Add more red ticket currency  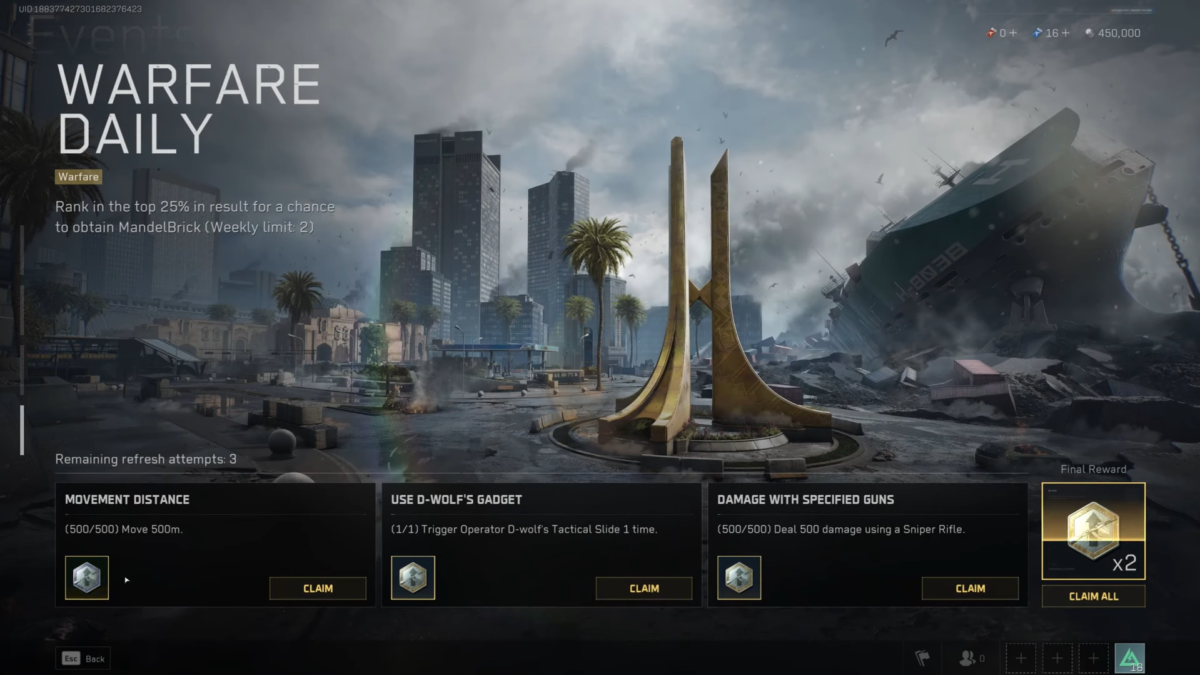point(1013,33)
